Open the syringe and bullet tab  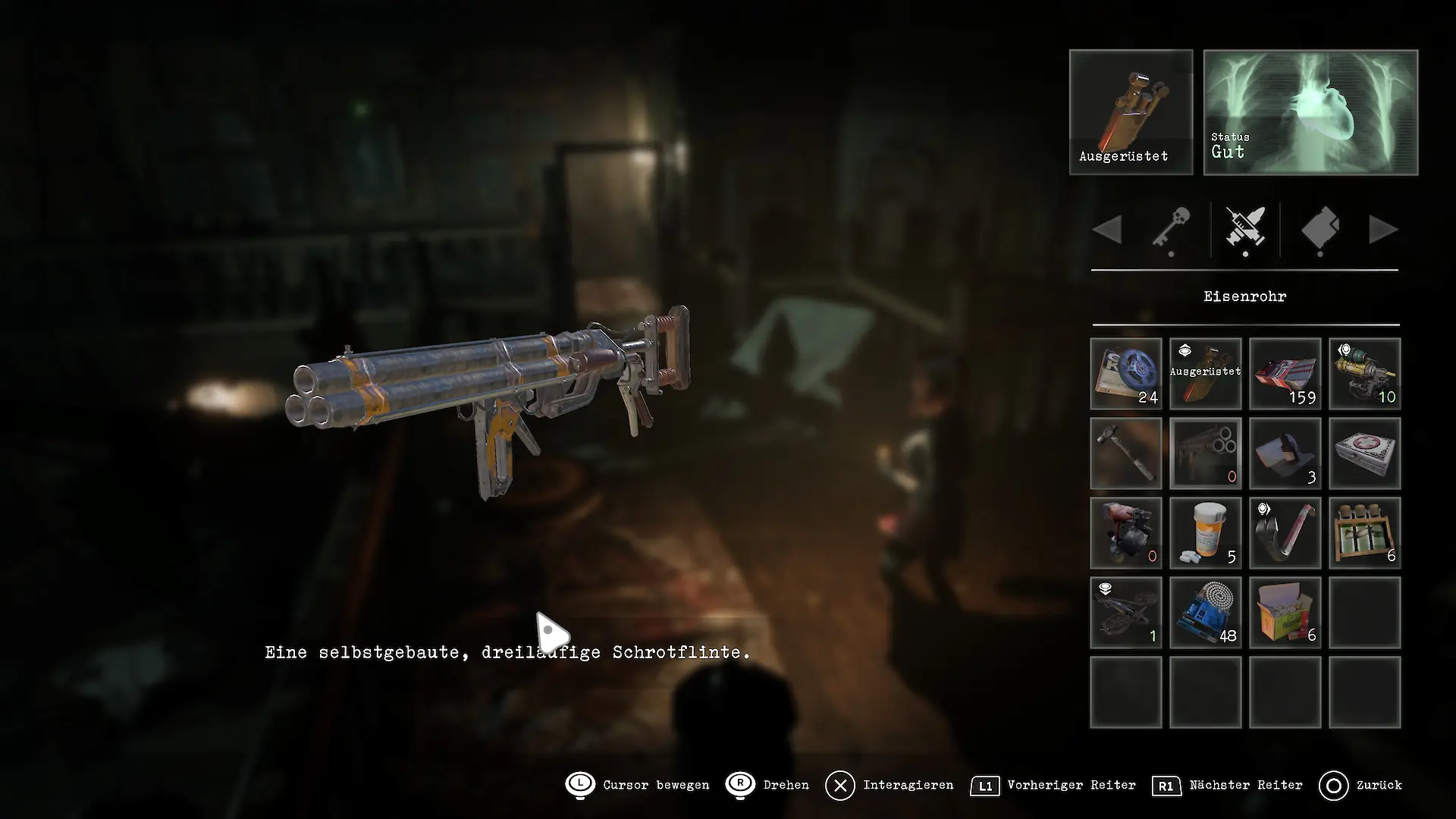click(x=1245, y=228)
